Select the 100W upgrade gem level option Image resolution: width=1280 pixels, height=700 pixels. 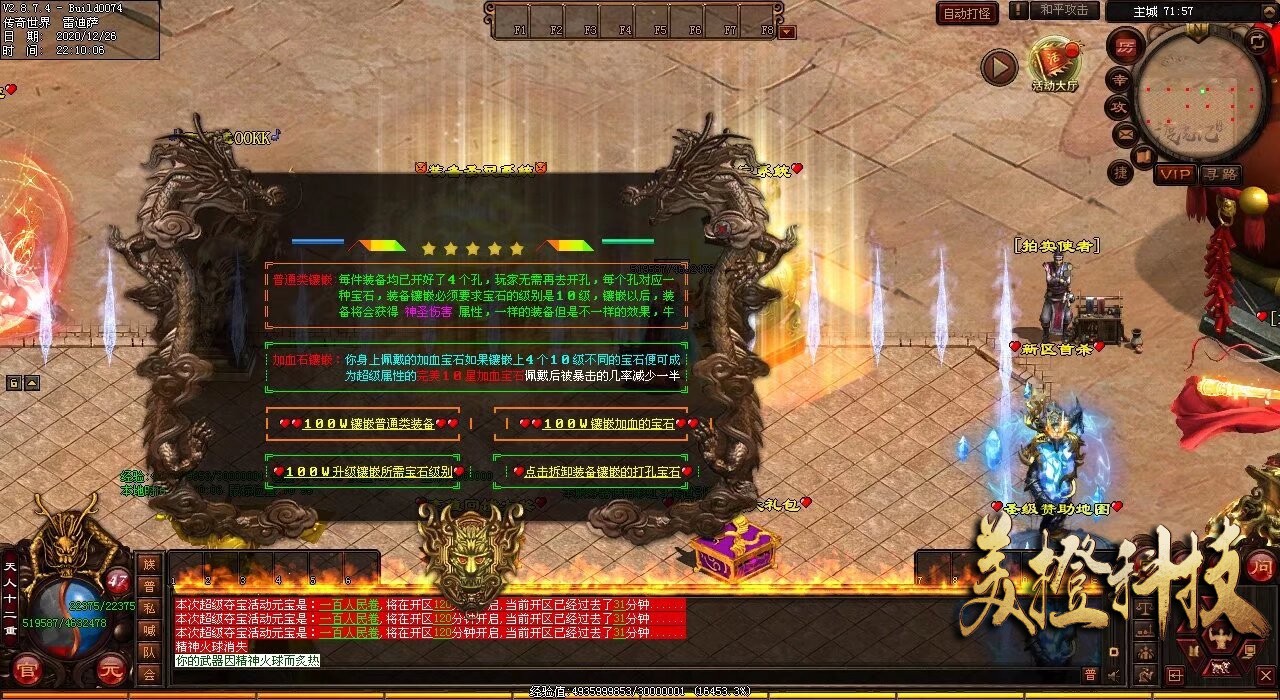click(363, 471)
